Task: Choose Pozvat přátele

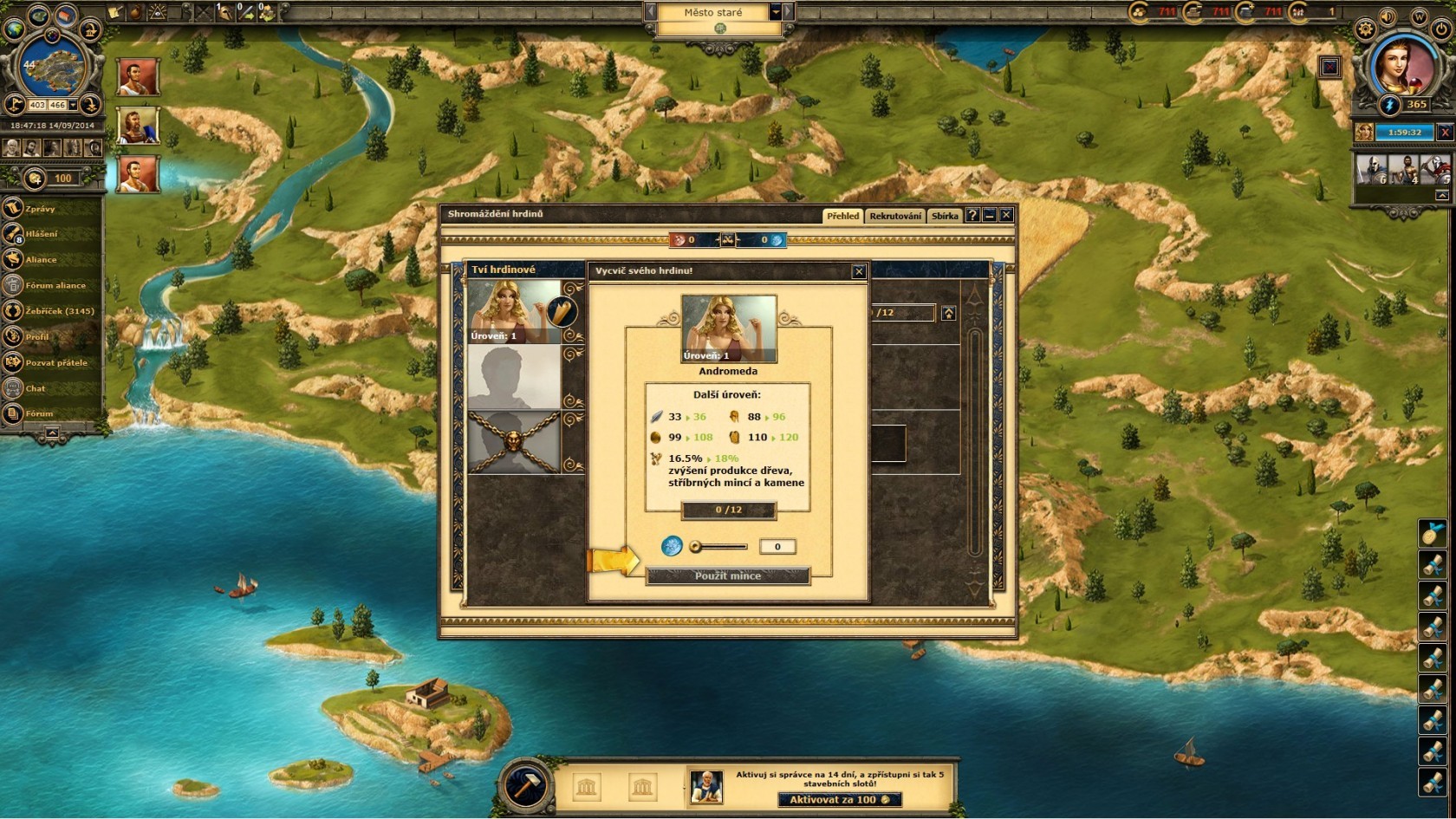Action: coord(55,362)
